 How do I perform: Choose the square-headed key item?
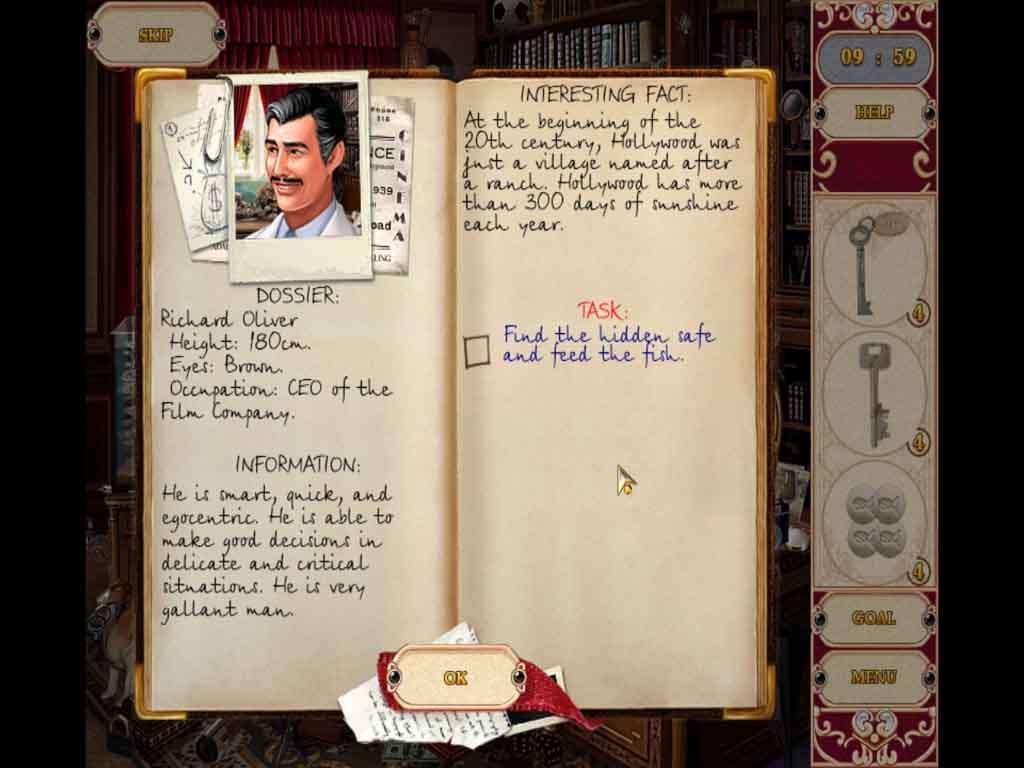click(876, 393)
